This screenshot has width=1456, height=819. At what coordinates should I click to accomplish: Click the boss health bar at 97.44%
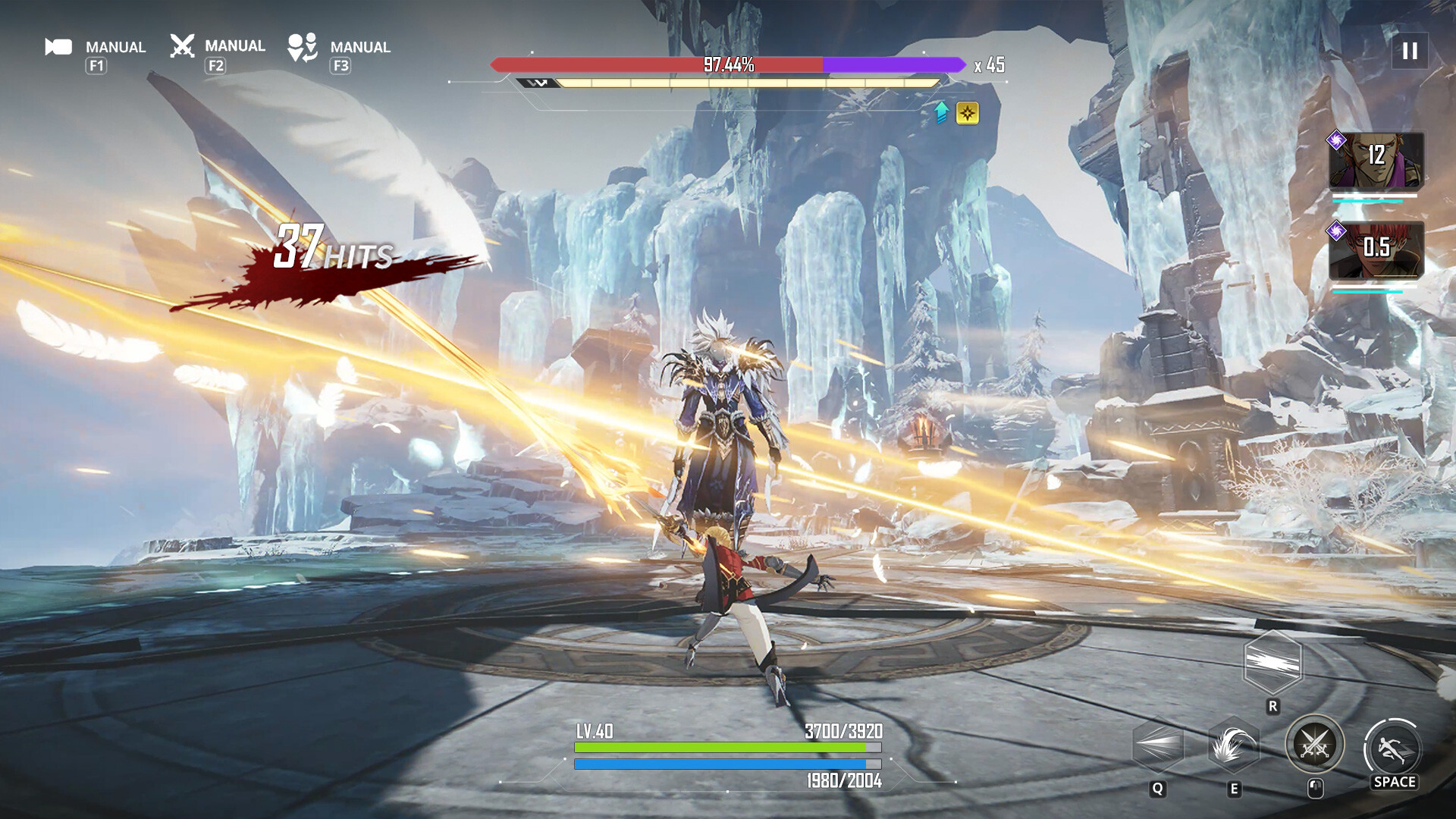click(728, 65)
